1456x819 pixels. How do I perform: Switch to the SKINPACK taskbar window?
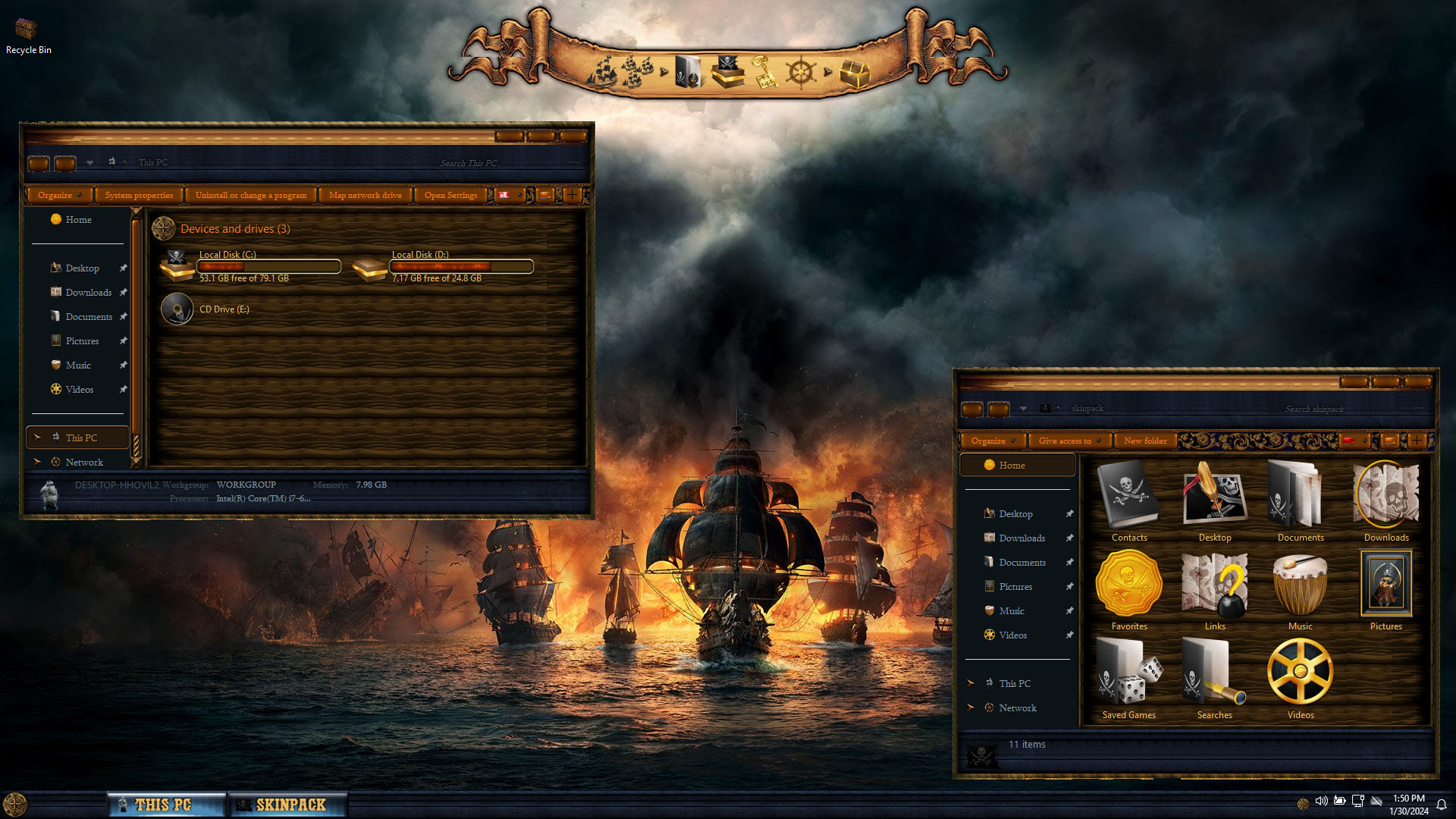[x=288, y=805]
